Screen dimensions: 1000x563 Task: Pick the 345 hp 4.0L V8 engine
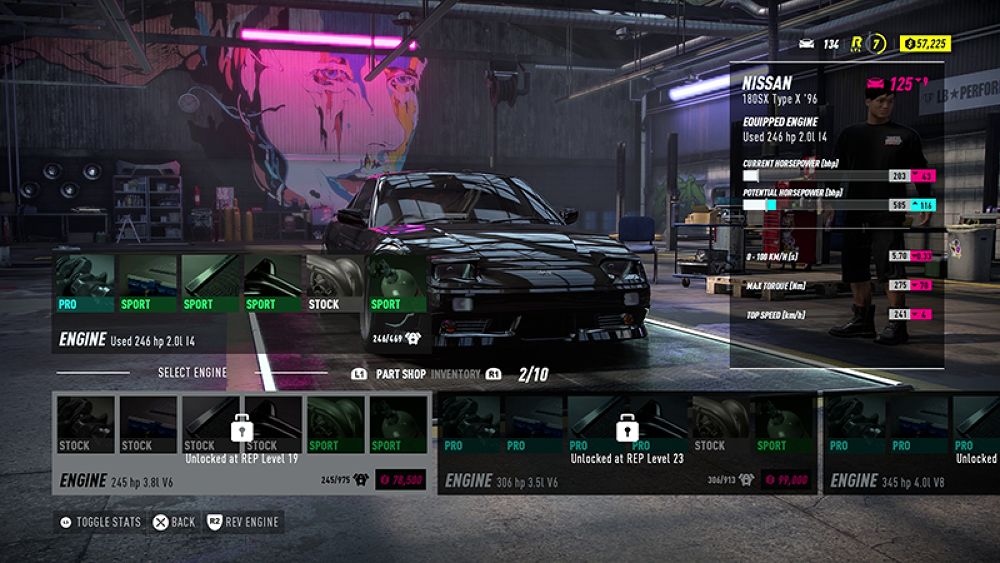910,442
